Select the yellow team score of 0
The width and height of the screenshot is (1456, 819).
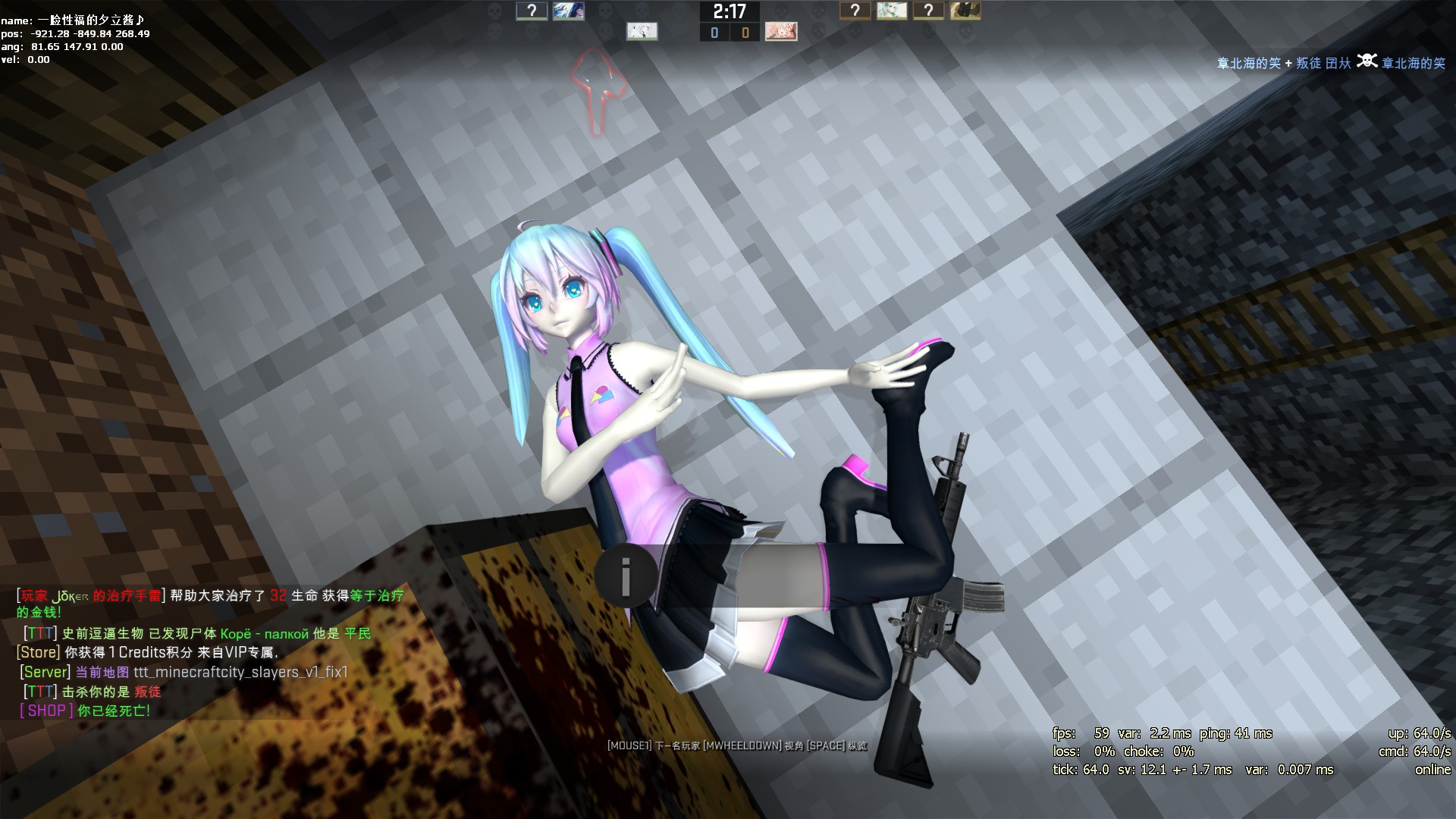point(744,32)
